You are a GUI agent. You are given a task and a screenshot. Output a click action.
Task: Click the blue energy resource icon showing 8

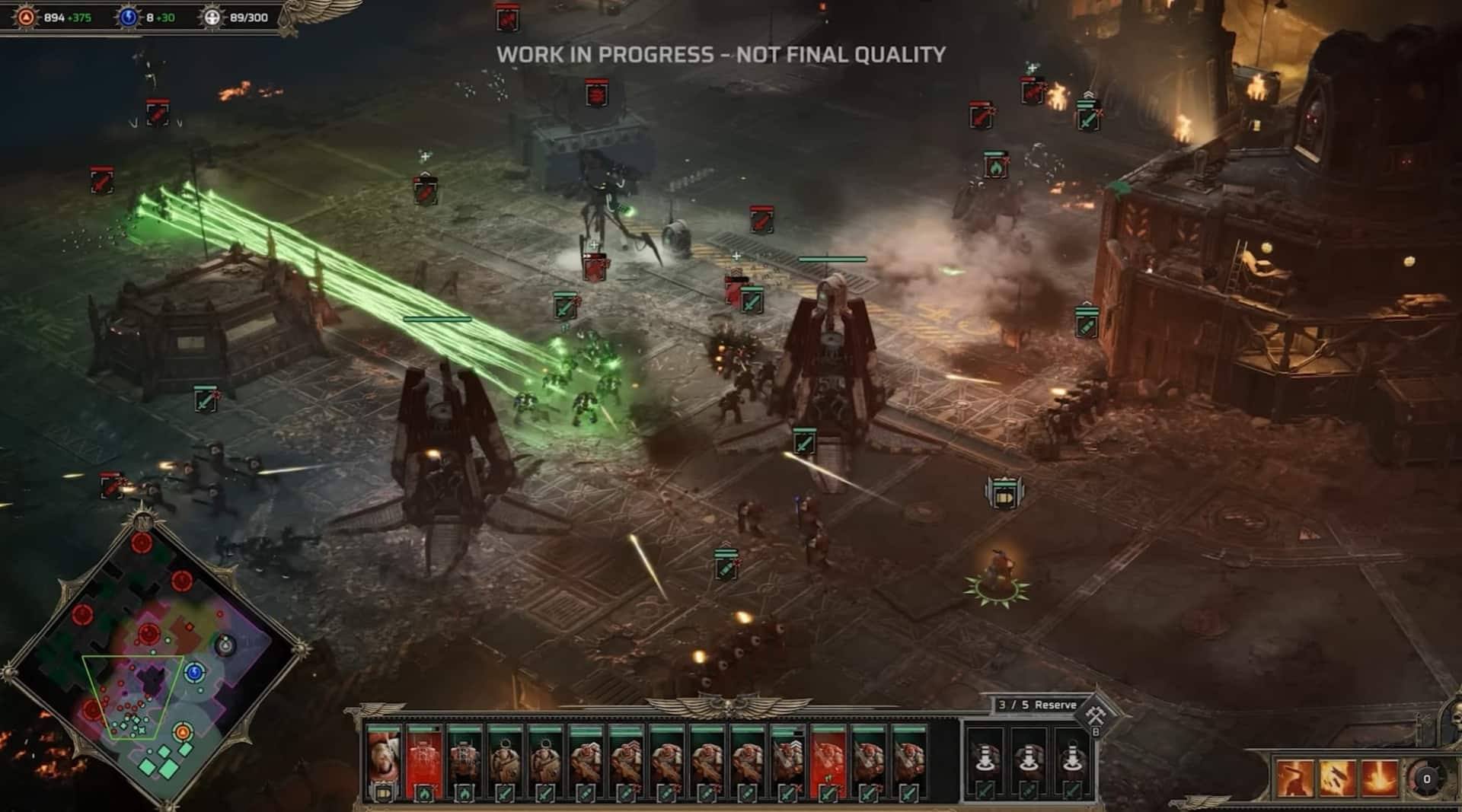coord(129,17)
